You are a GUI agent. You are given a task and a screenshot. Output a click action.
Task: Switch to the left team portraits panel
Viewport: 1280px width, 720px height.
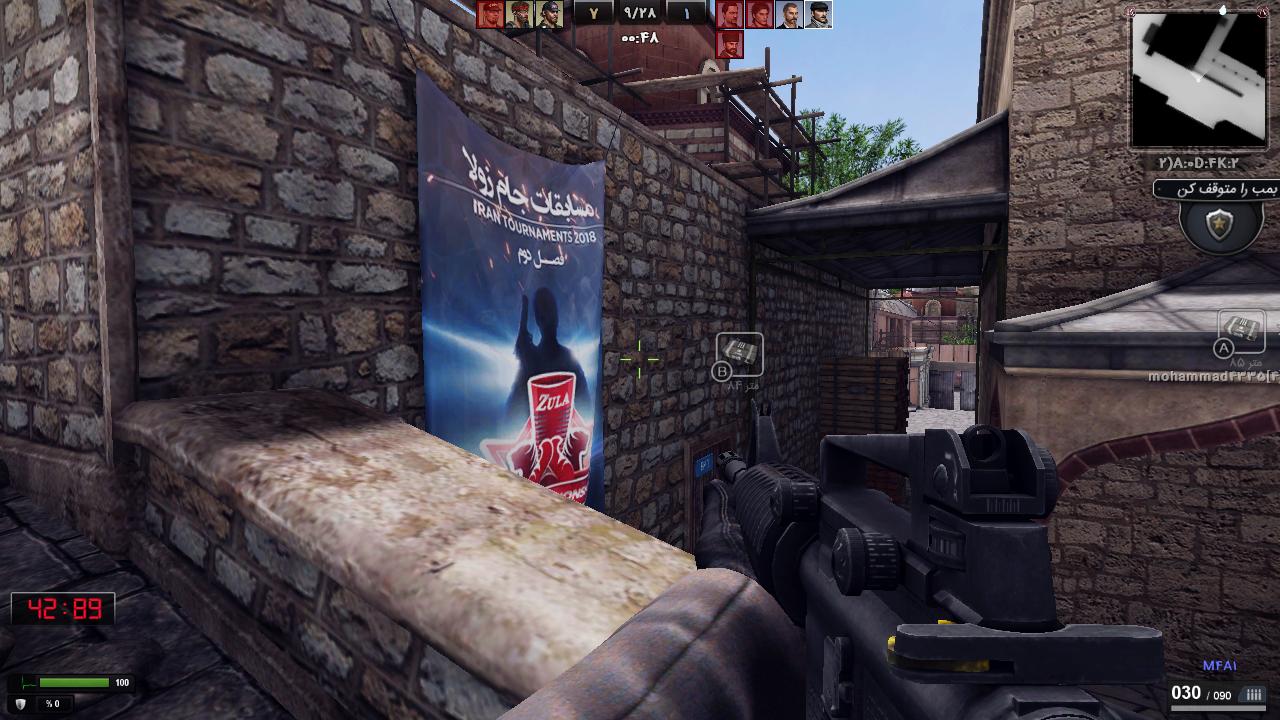[x=520, y=16]
